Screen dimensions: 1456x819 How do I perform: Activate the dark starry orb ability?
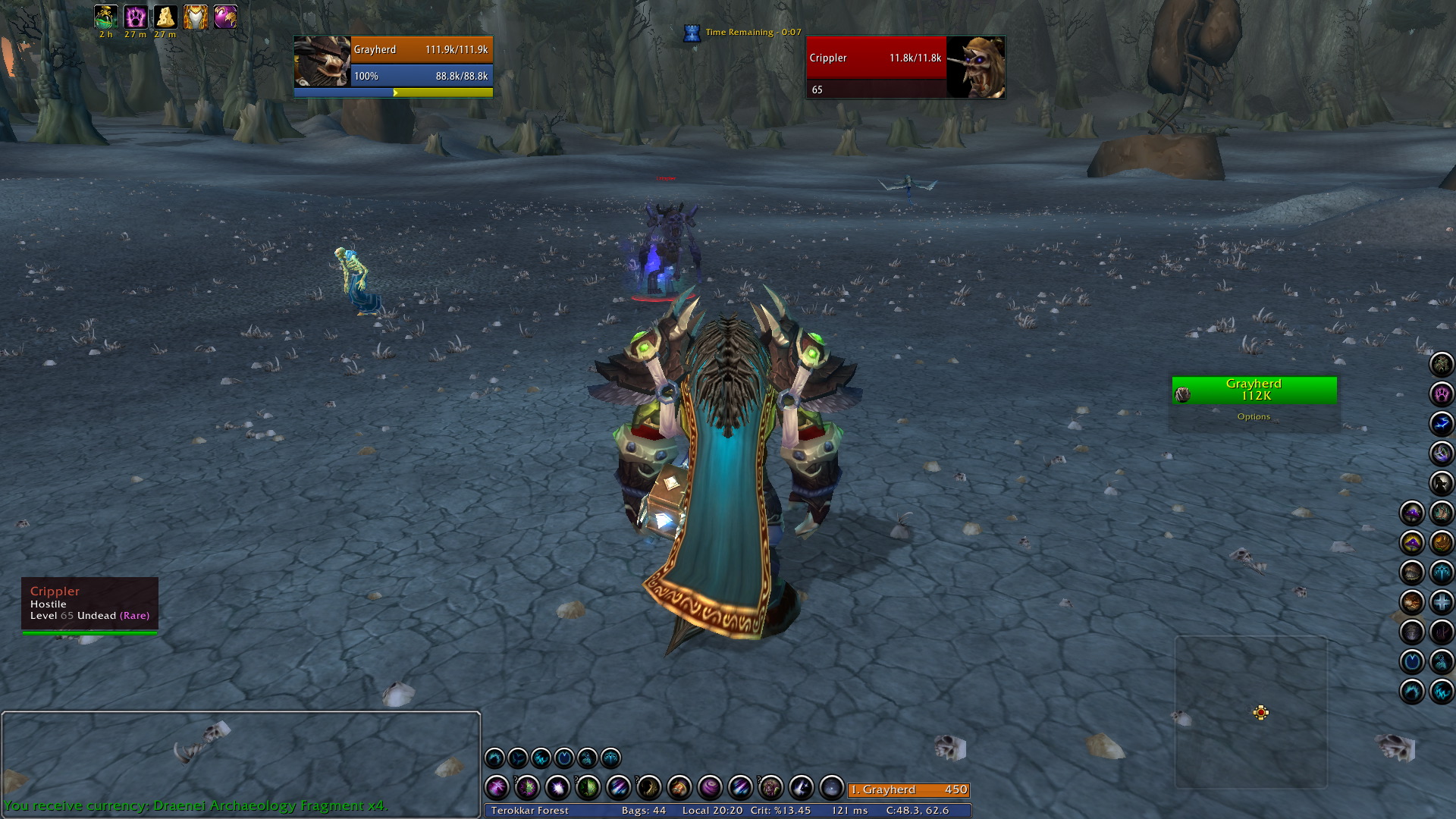tap(831, 788)
